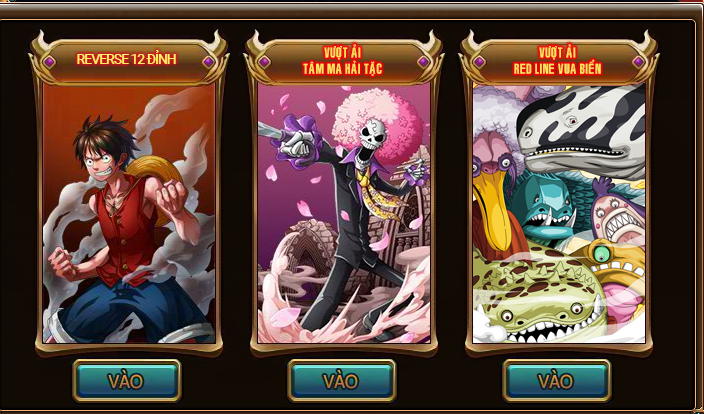The width and height of the screenshot is (704, 414).
Task: Select the Reverse 12 Đỉnh Luffy card
Action: pos(128,212)
